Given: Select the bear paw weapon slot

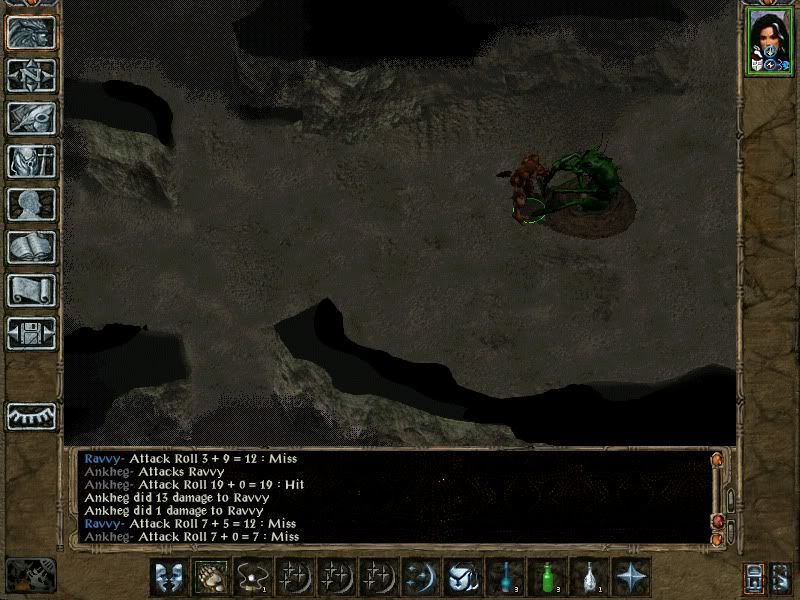Looking at the screenshot, I should tap(211, 576).
